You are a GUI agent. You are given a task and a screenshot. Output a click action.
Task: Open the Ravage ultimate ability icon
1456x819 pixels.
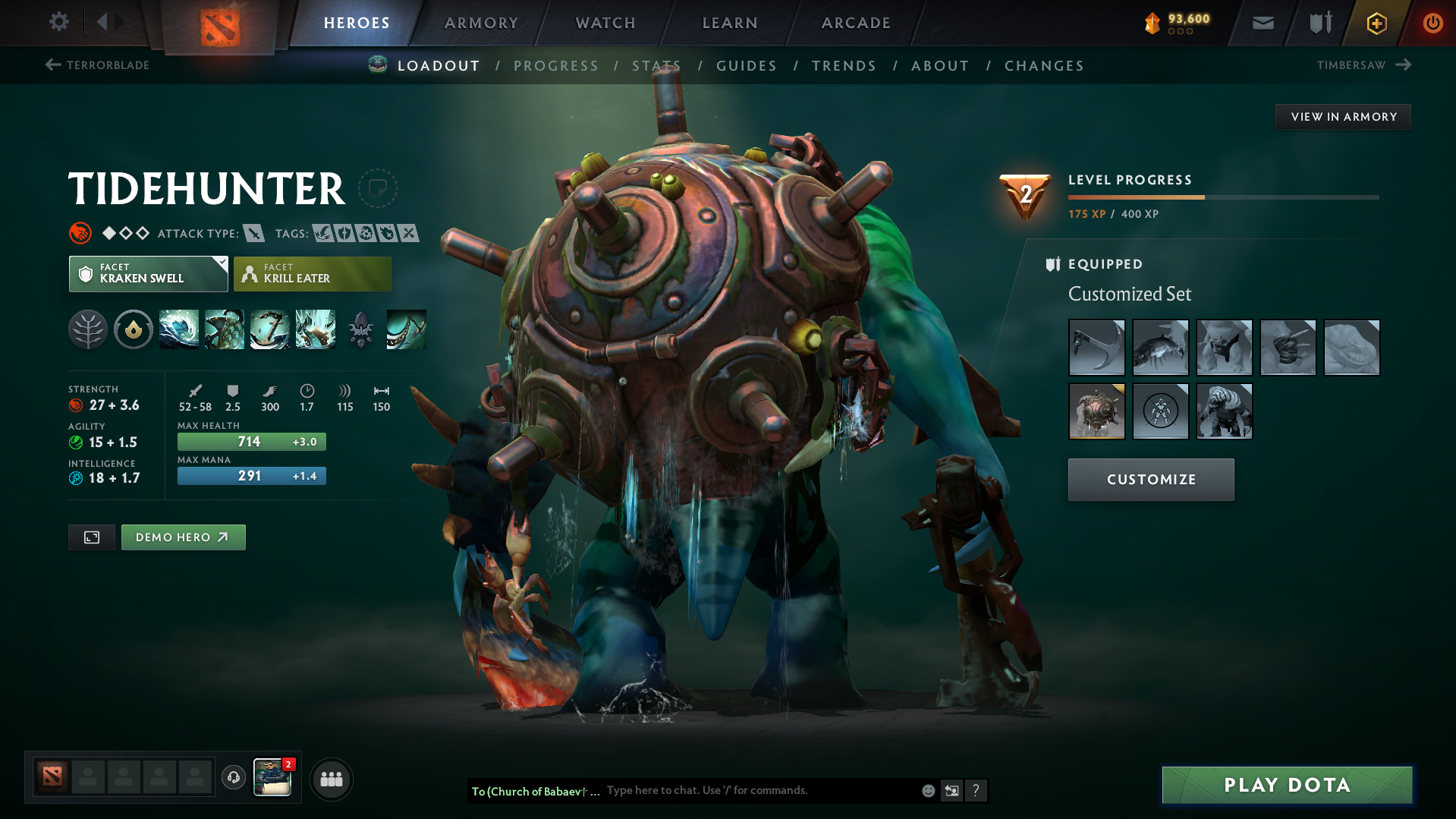tap(315, 329)
